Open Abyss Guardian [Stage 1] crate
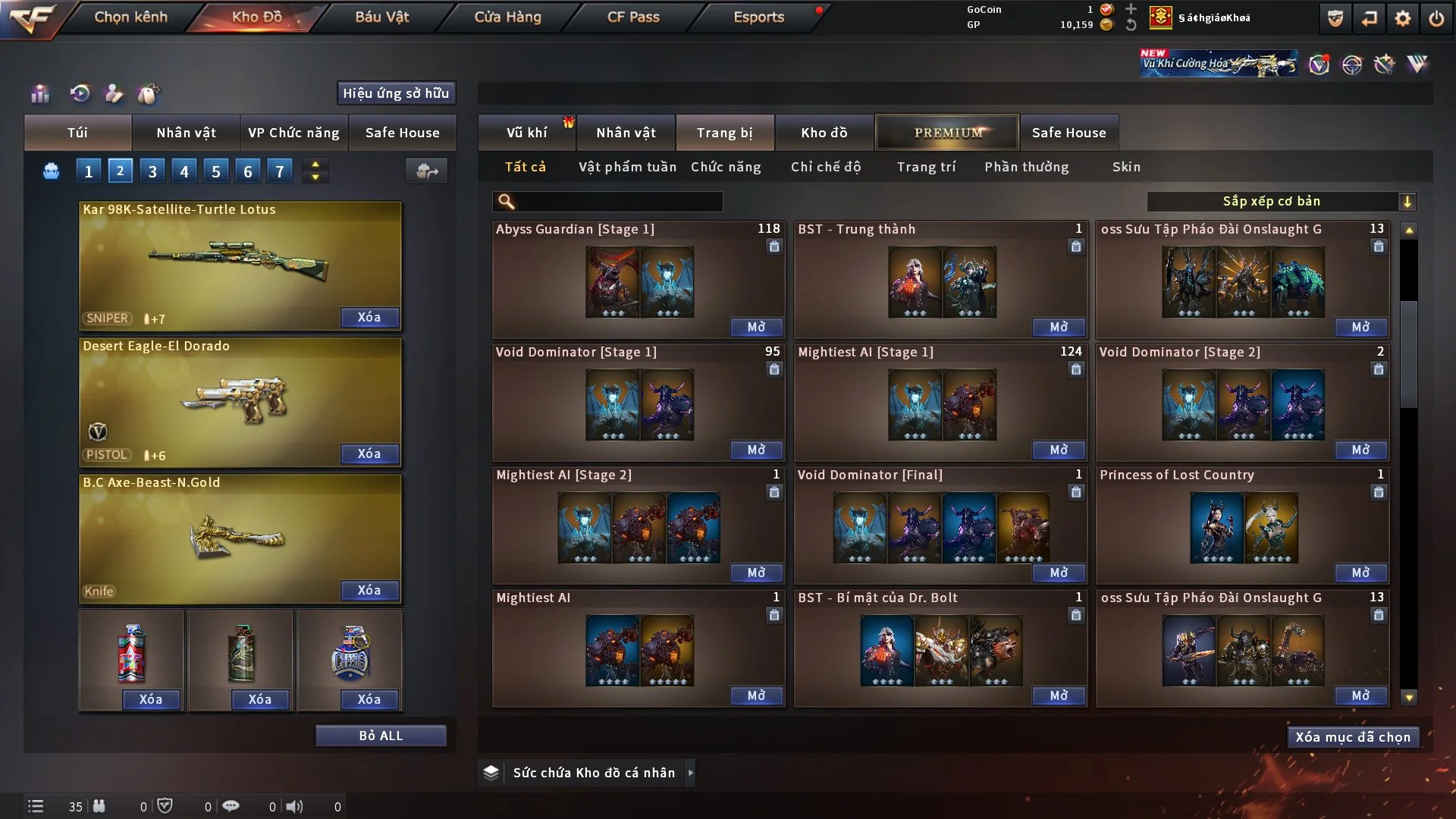1456x819 pixels. [x=756, y=327]
